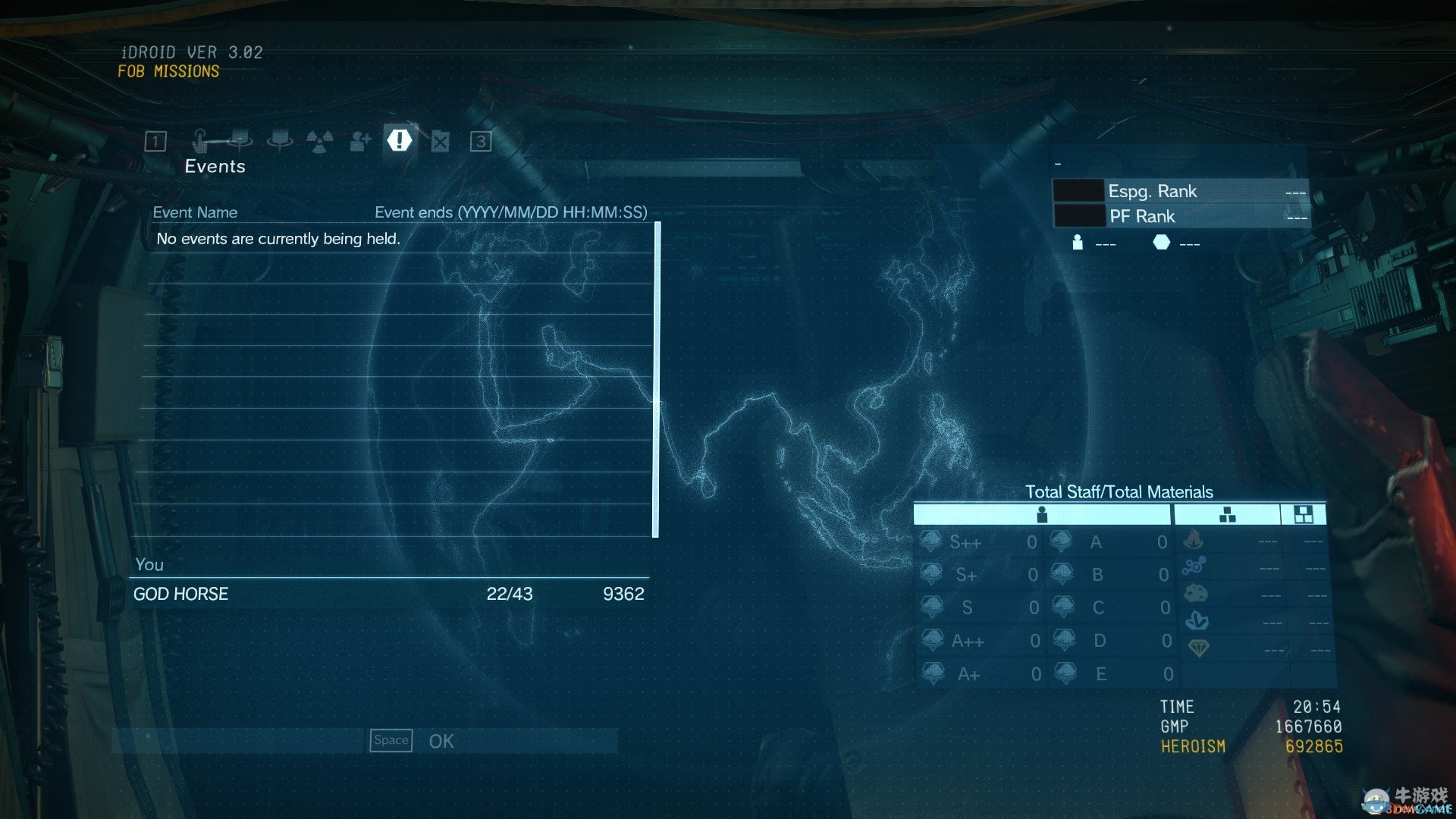Open the nuclear symbol tab
The height and width of the screenshot is (819, 1456).
pos(319,141)
